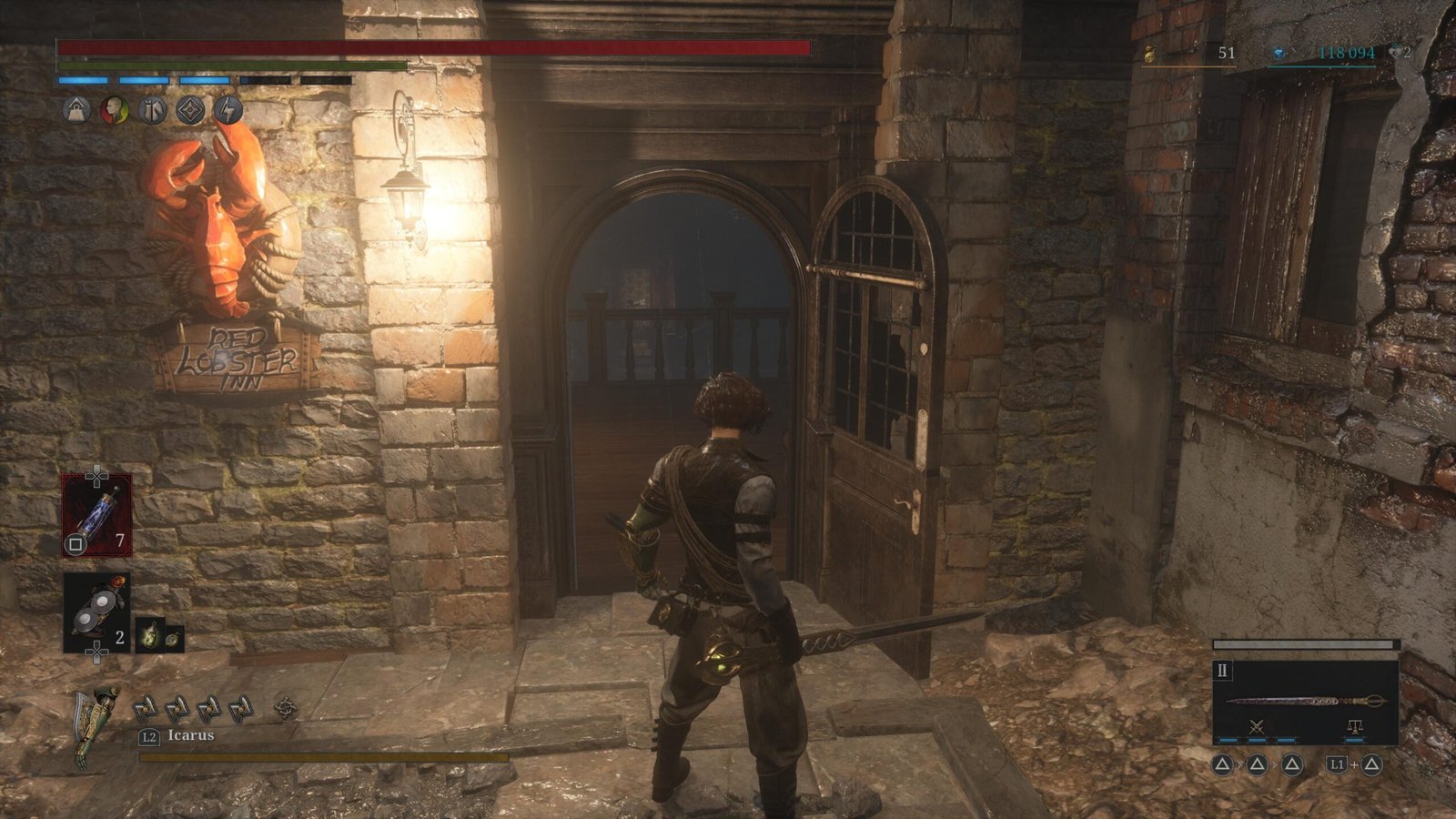Select the equipped sword weapon panel
The image size is (1456, 819).
[1305, 701]
